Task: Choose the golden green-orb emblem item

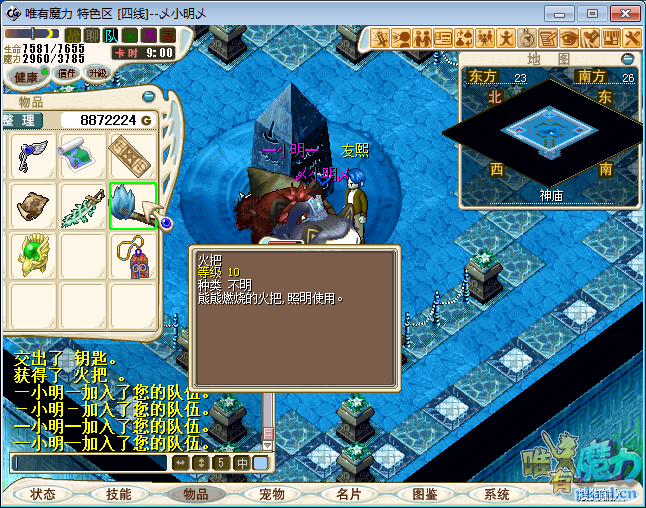Action: [x=33, y=255]
